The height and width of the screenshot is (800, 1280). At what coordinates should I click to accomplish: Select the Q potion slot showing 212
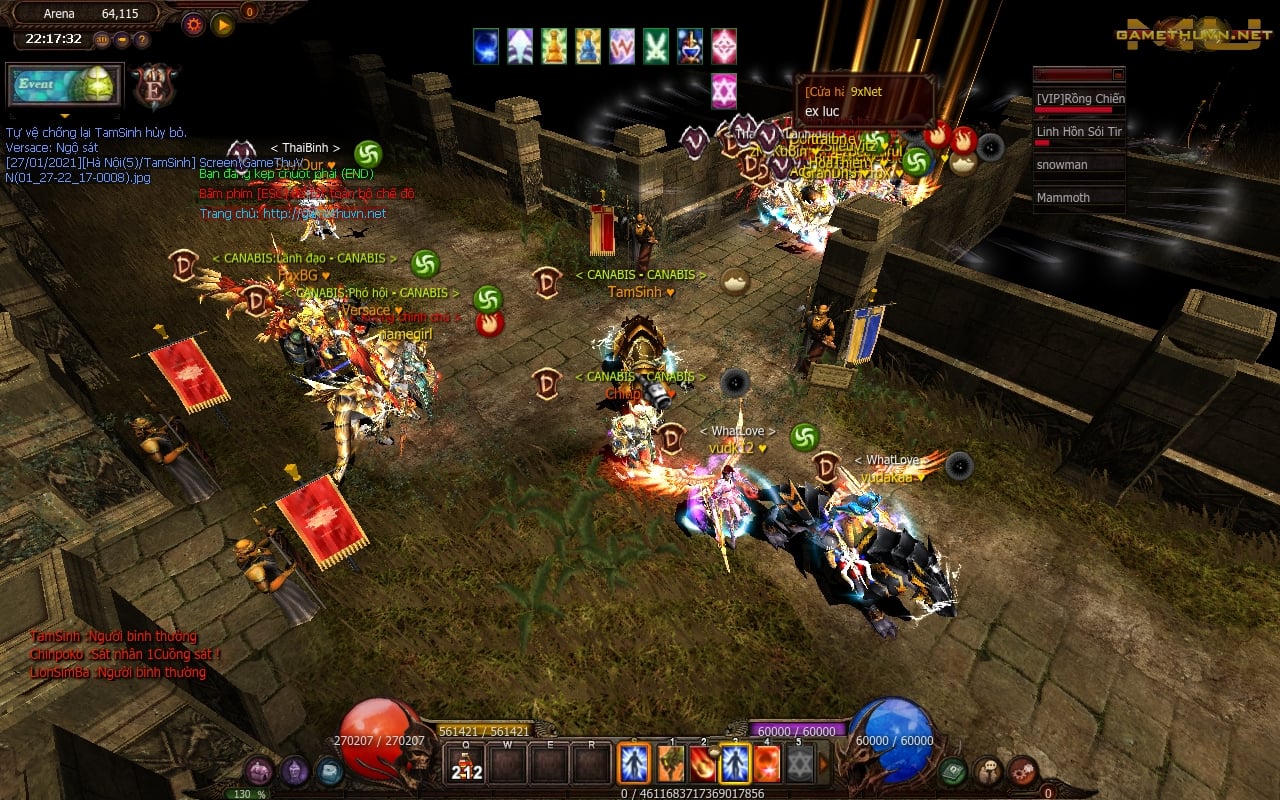[x=466, y=765]
